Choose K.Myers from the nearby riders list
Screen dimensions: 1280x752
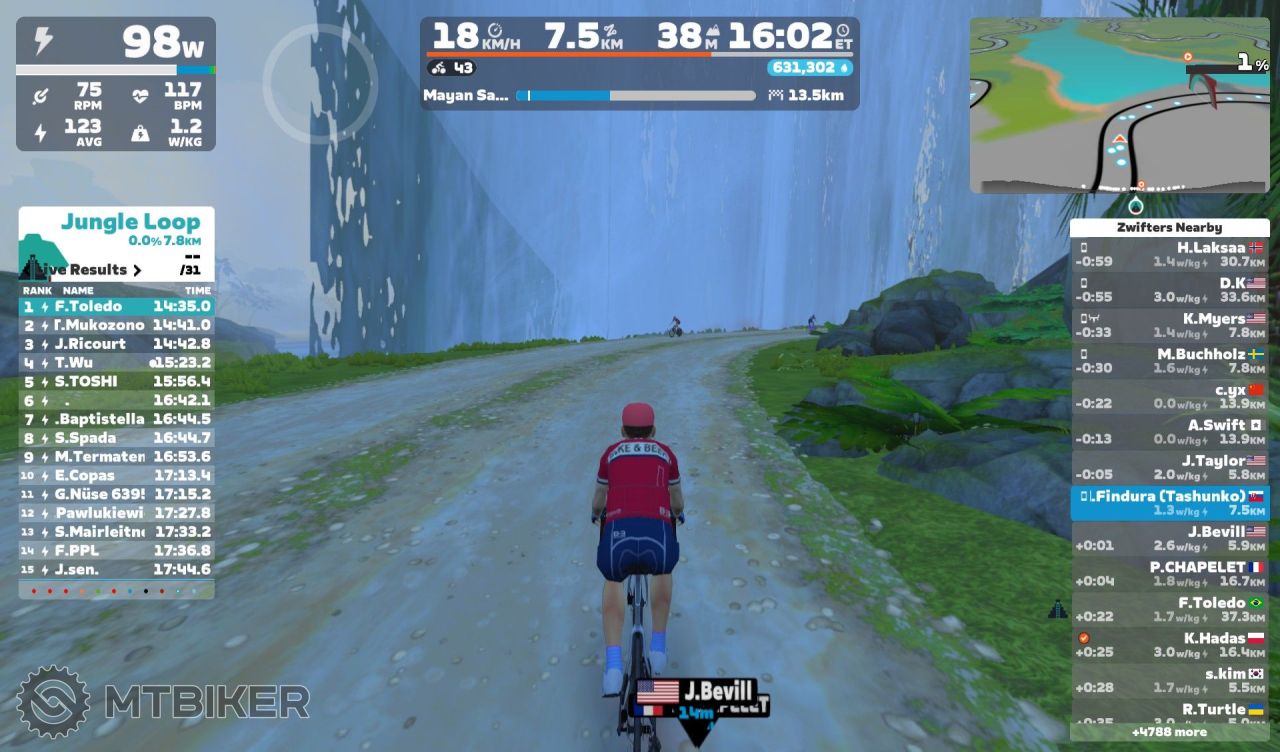click(x=1169, y=325)
